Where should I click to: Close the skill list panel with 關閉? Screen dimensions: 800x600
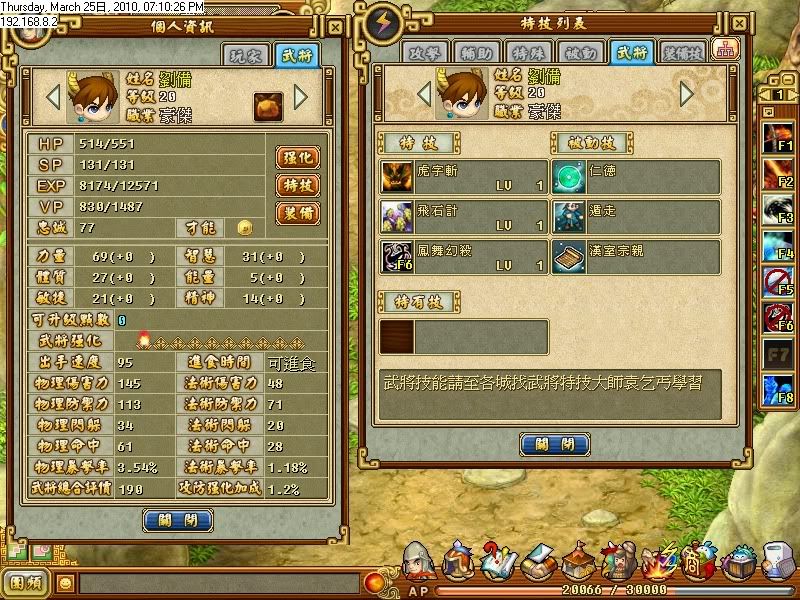[x=553, y=445]
